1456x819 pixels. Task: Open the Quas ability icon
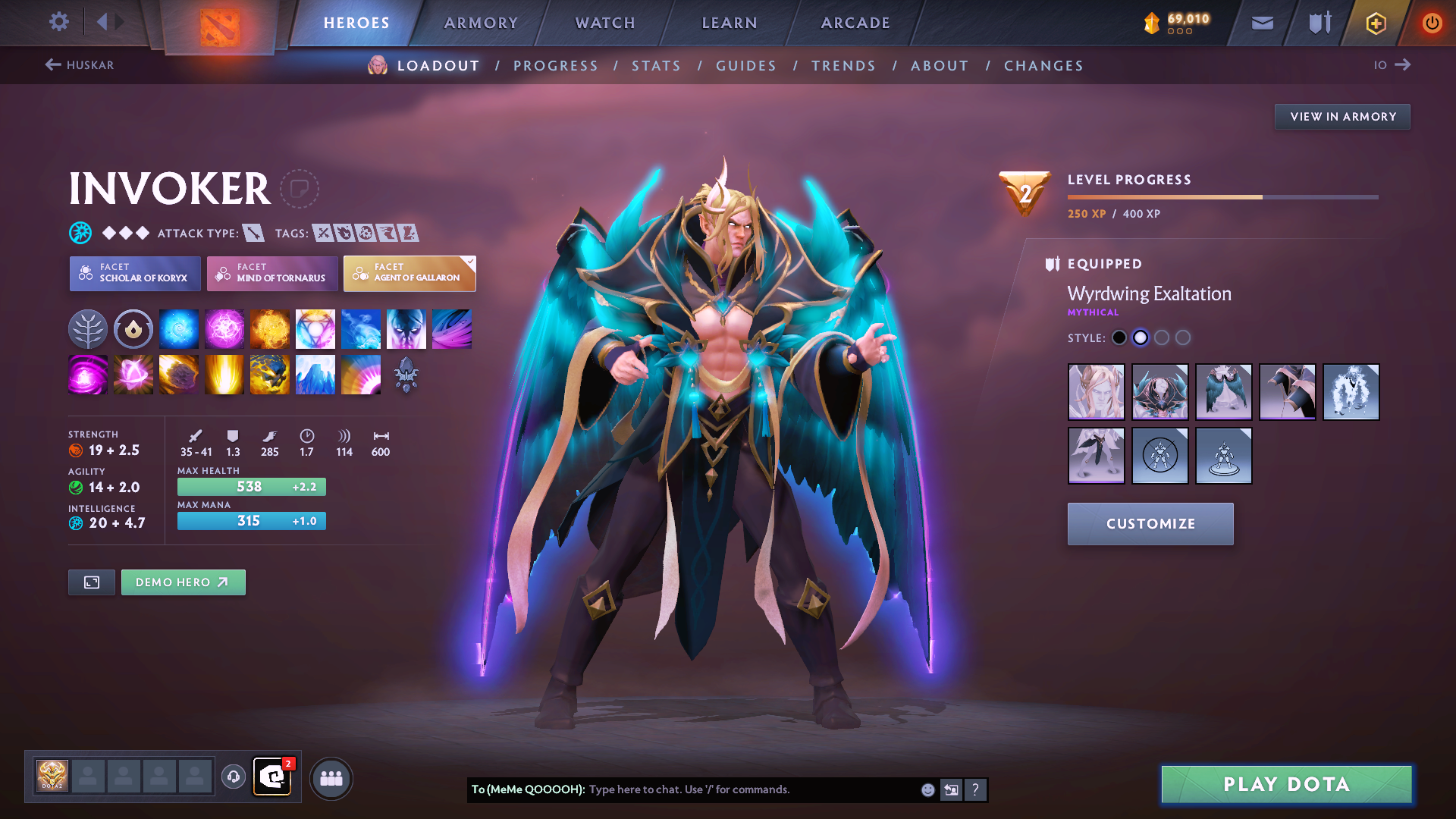tap(179, 328)
